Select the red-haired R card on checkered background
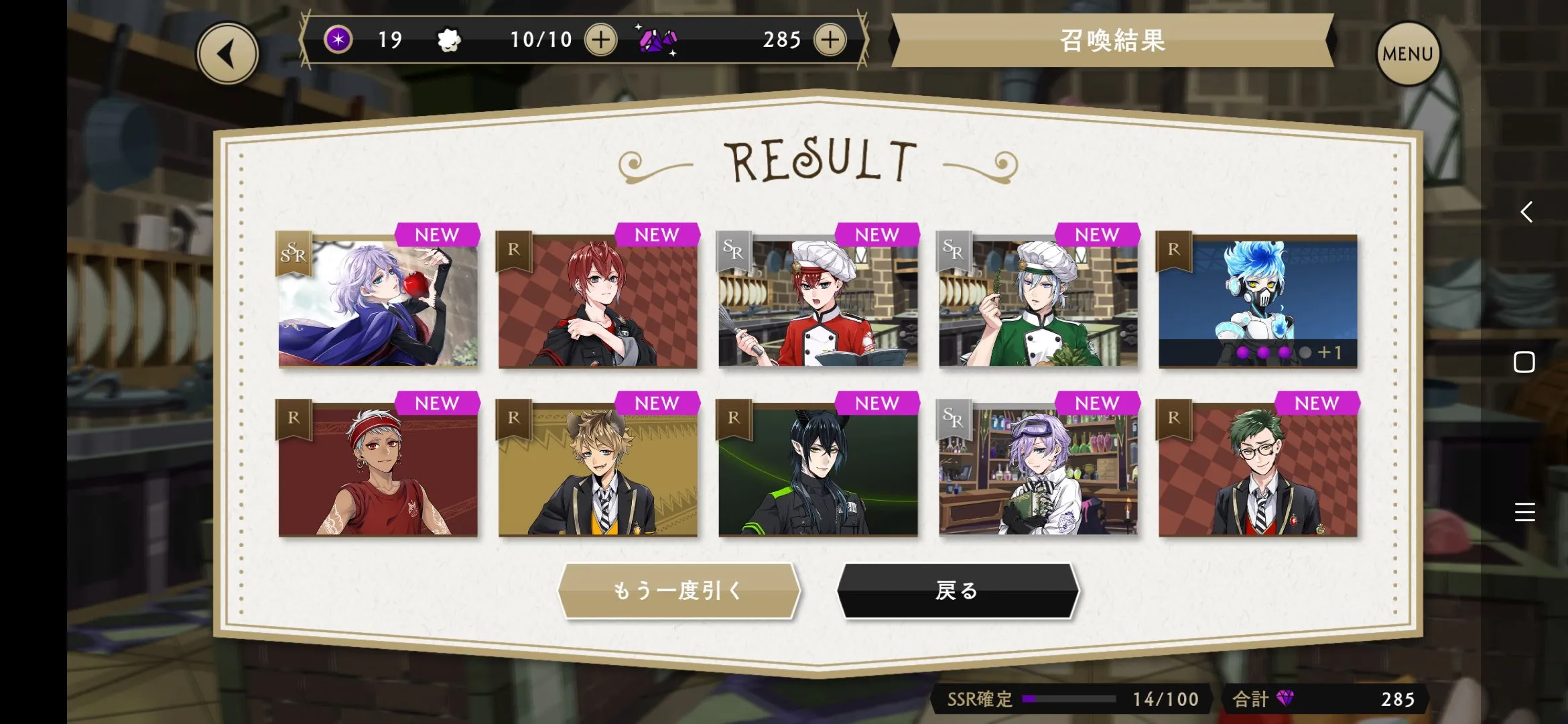Screen dimensions: 1568x724 pos(598,301)
